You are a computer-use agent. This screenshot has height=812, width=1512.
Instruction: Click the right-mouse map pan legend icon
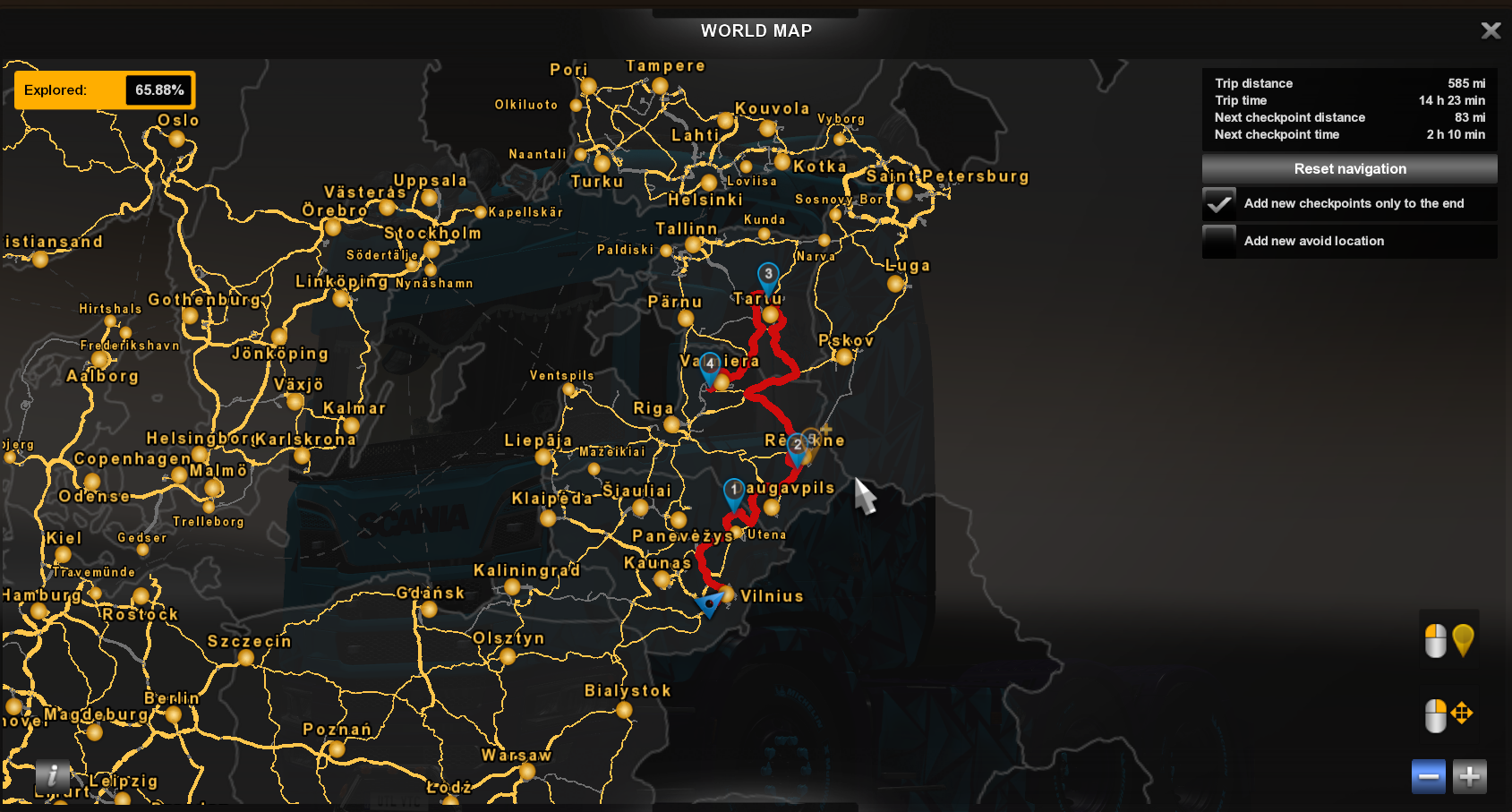click(1450, 714)
